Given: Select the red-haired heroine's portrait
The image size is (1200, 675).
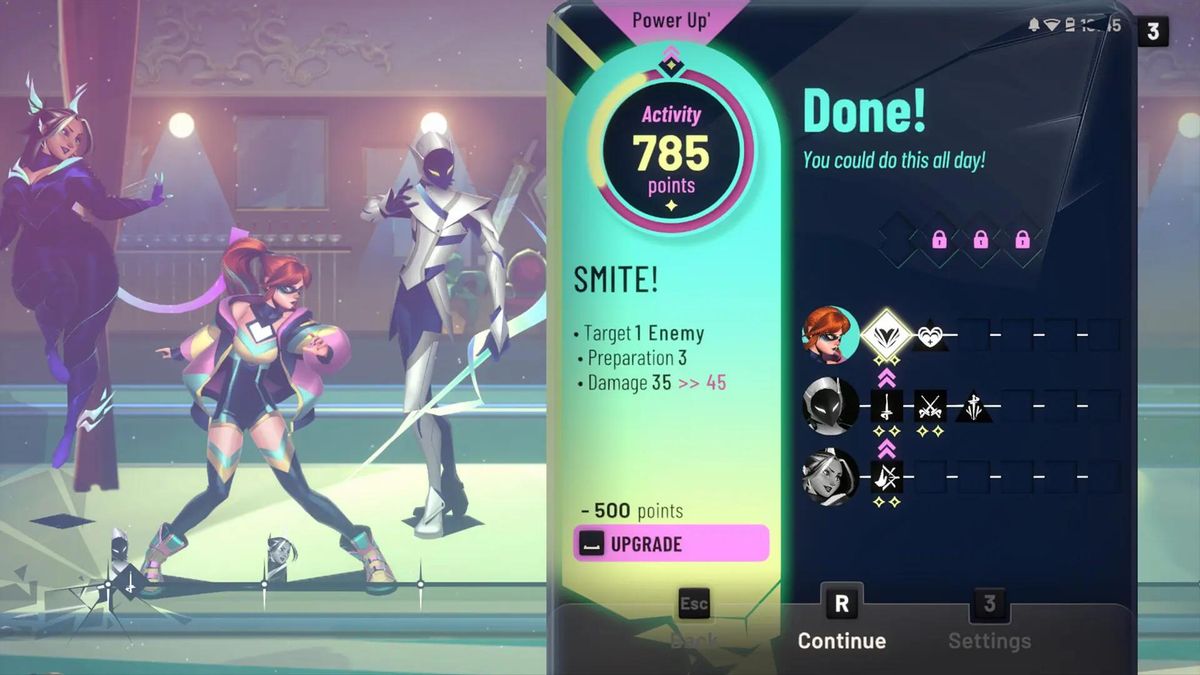Looking at the screenshot, I should [831, 334].
